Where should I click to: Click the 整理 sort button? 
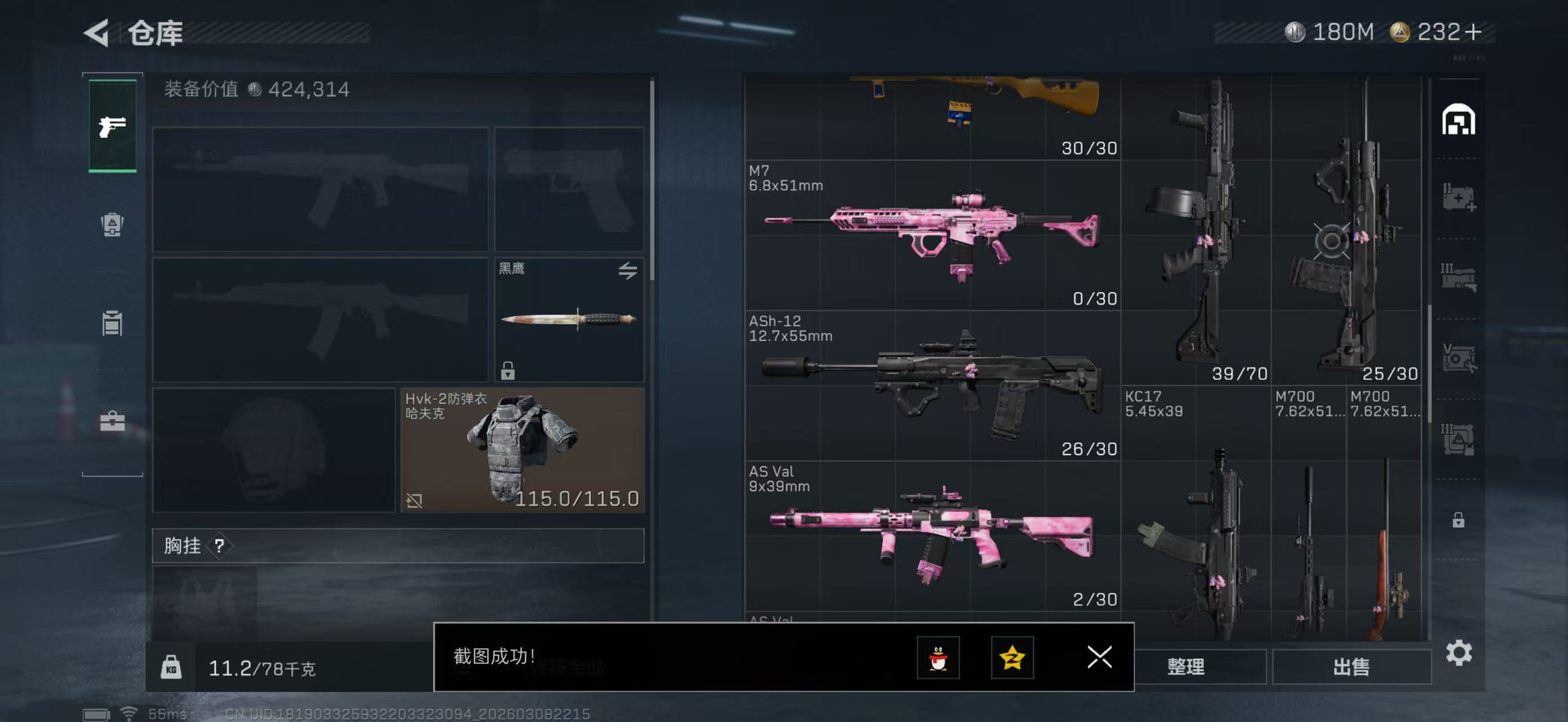tap(1186, 667)
